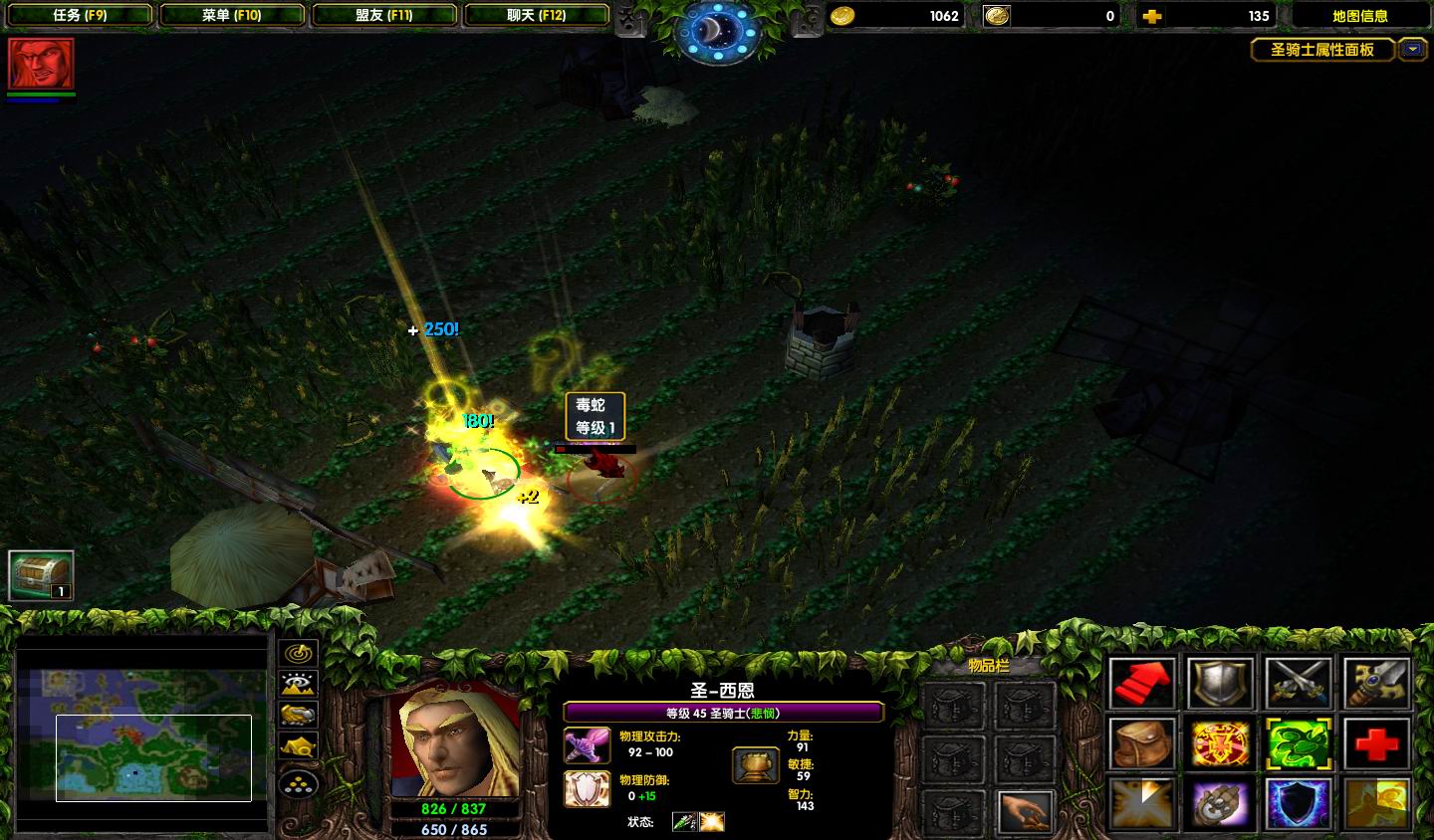Open the 任务 (F9) quest log
The width and height of the screenshot is (1434, 840).
79,15
